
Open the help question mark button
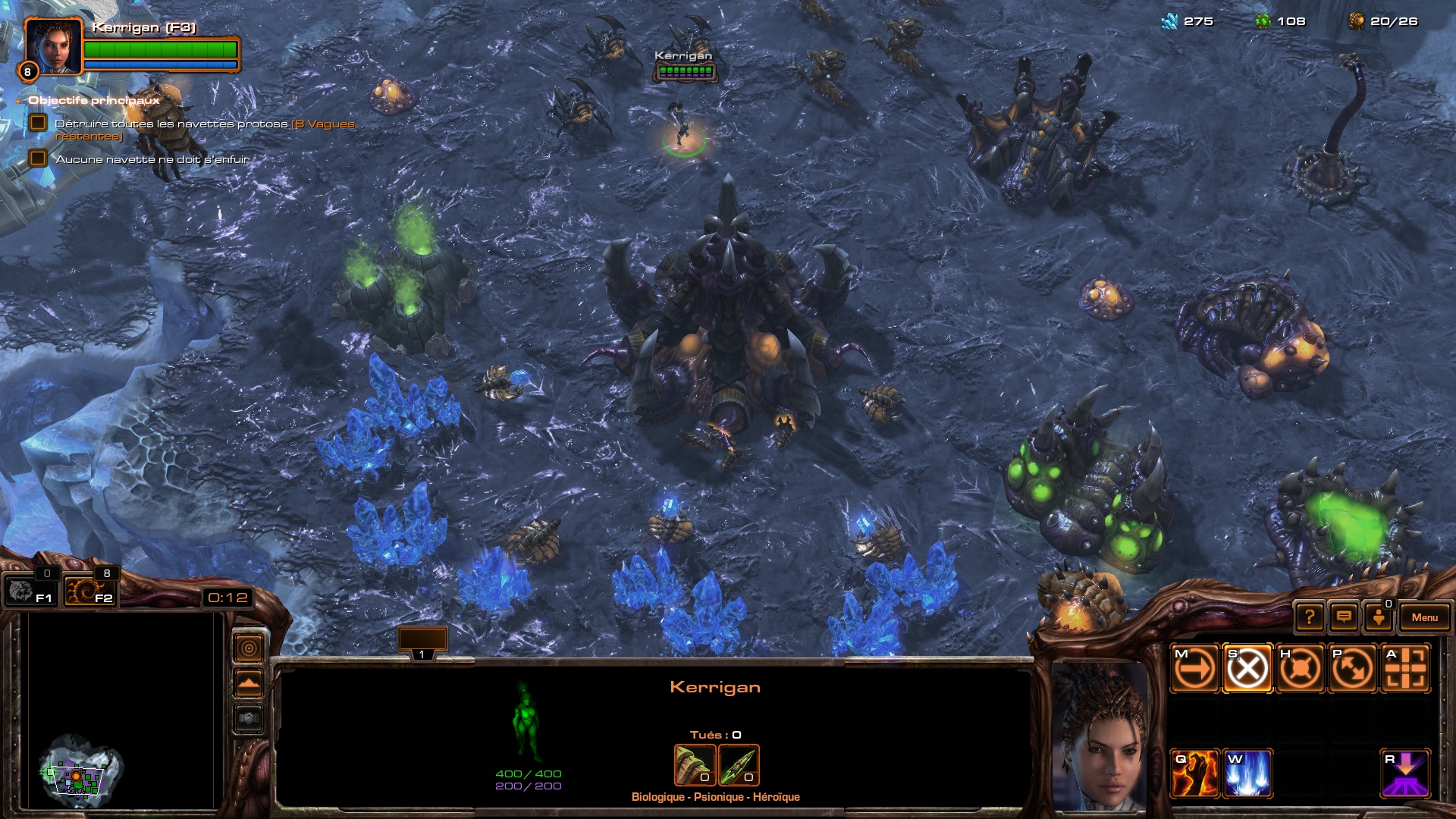[x=1310, y=617]
